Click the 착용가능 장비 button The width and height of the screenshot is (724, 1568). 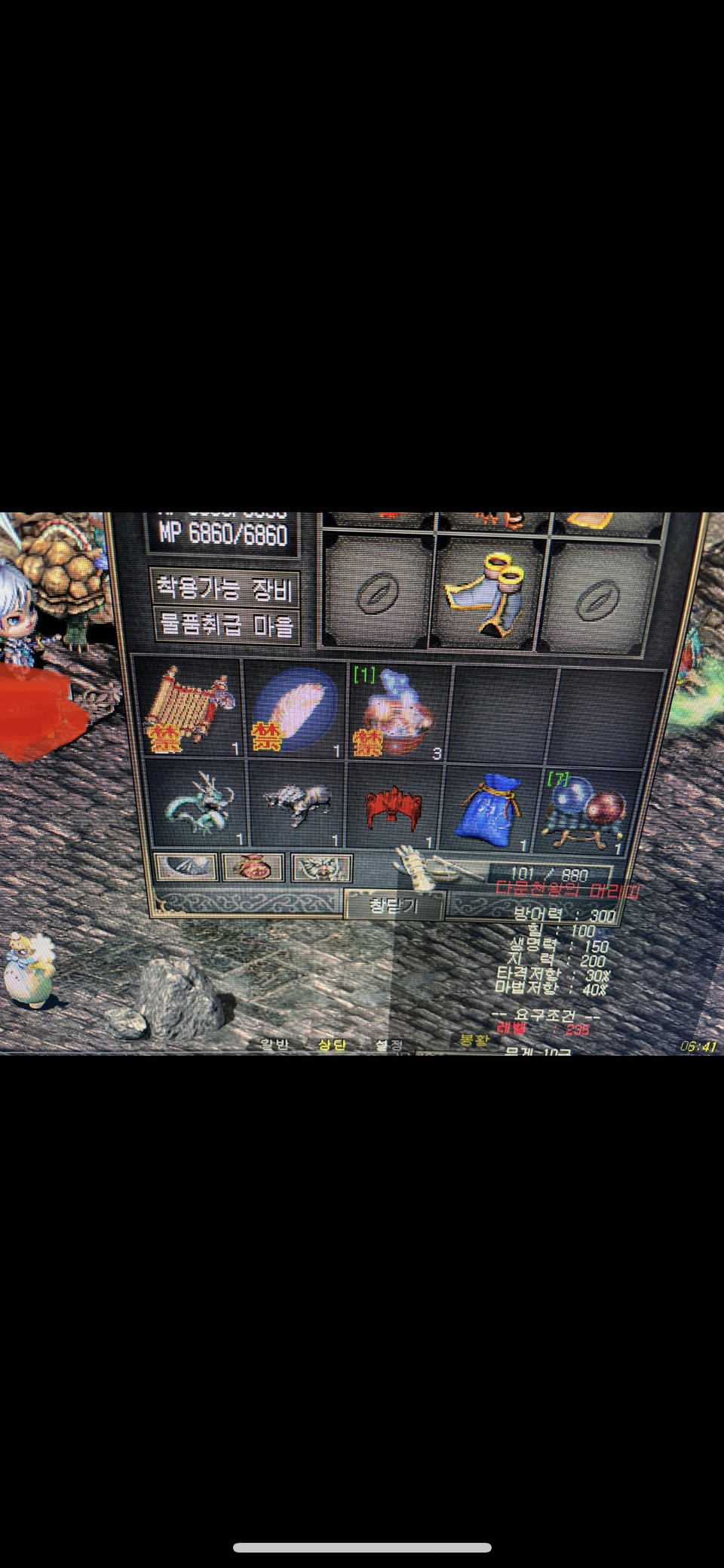click(x=225, y=588)
